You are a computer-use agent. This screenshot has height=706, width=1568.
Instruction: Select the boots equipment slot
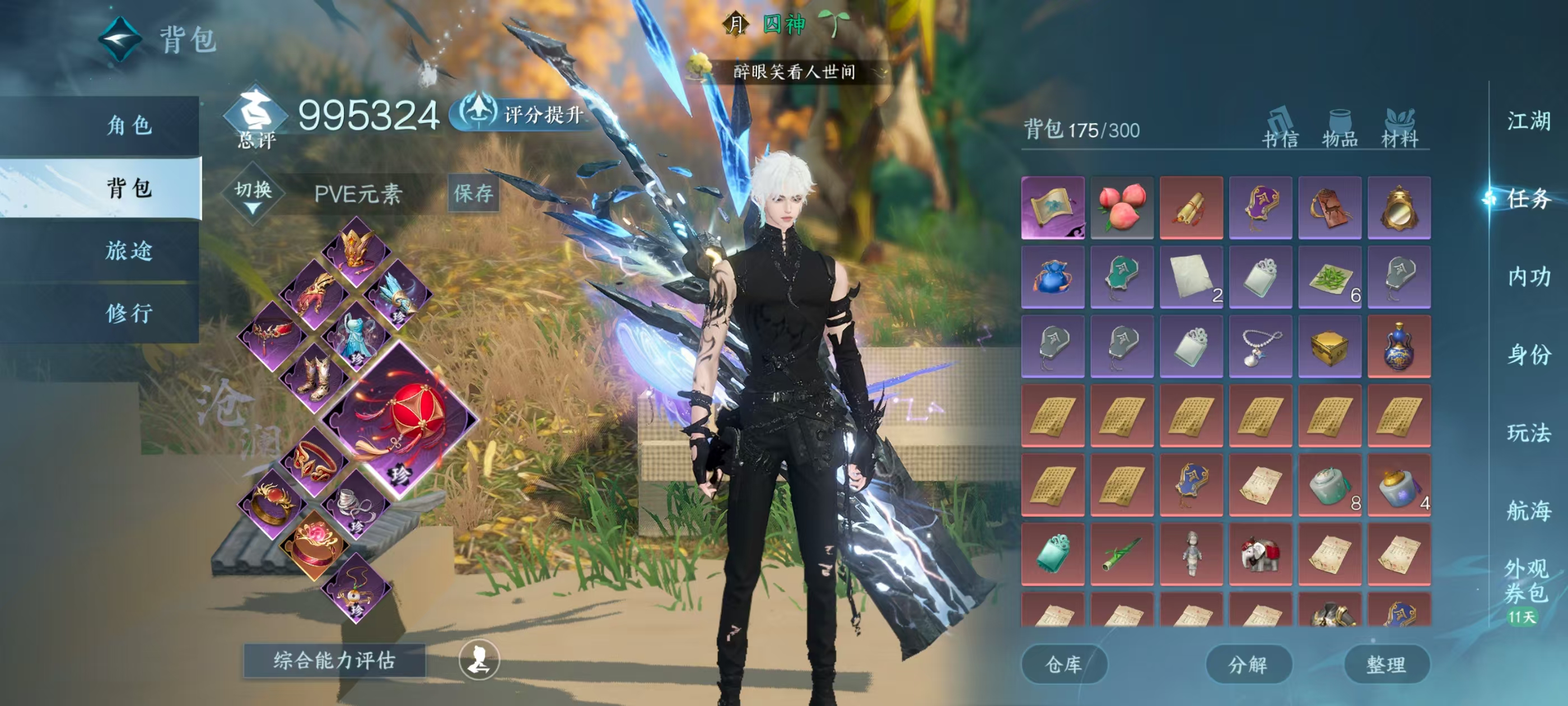(x=314, y=377)
